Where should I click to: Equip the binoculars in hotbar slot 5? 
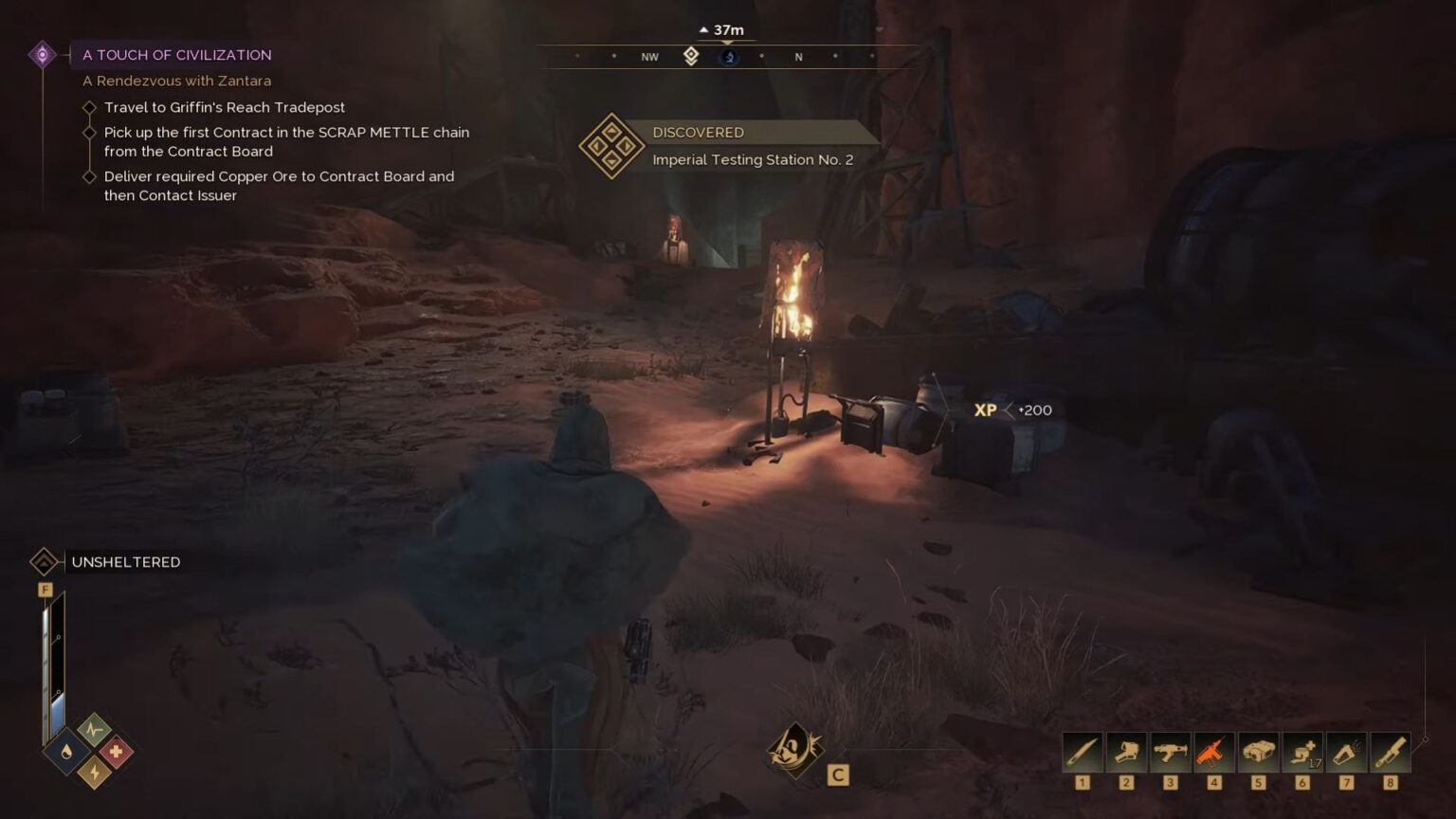click(x=1260, y=752)
